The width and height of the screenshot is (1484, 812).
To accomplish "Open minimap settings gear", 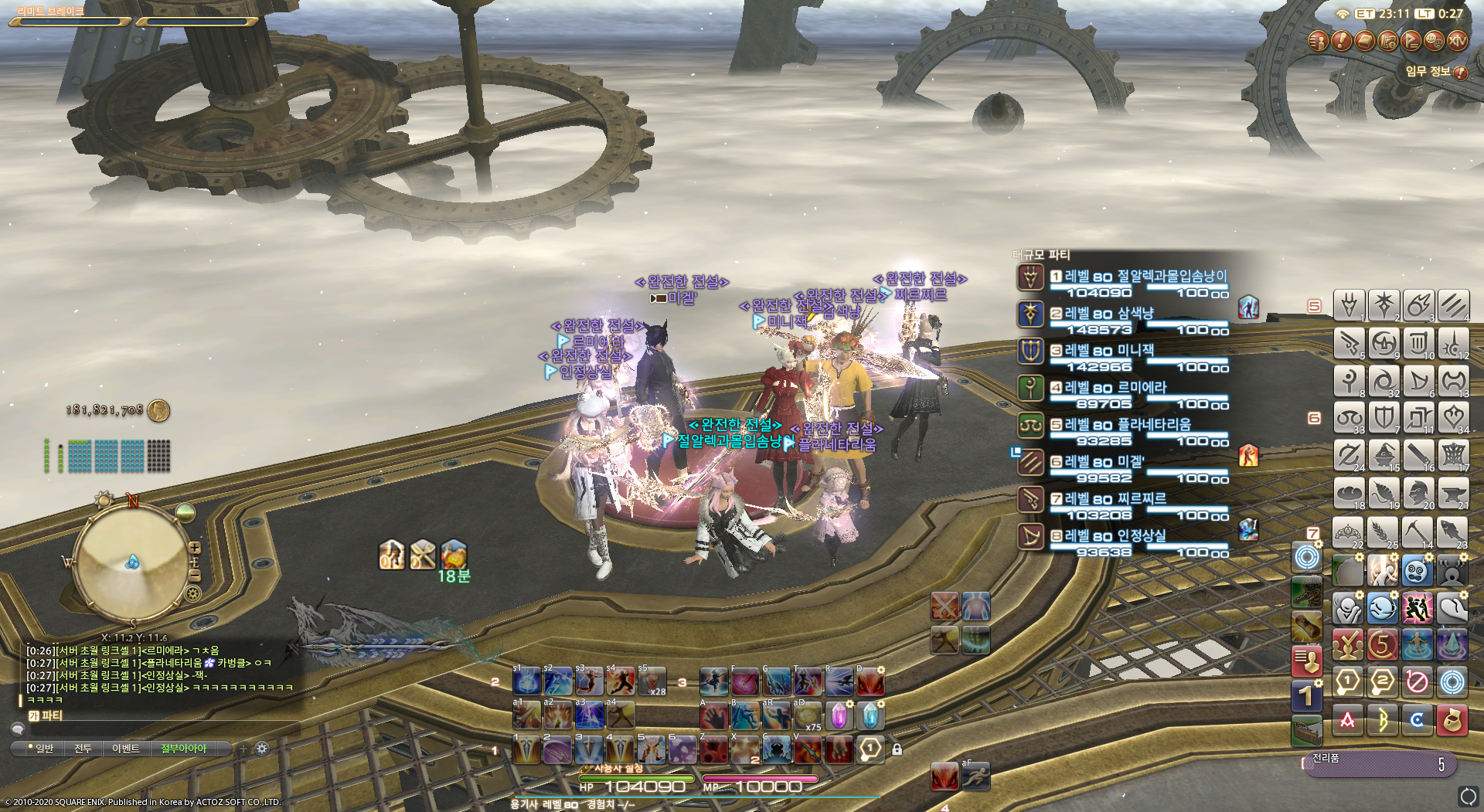I will tap(193, 593).
